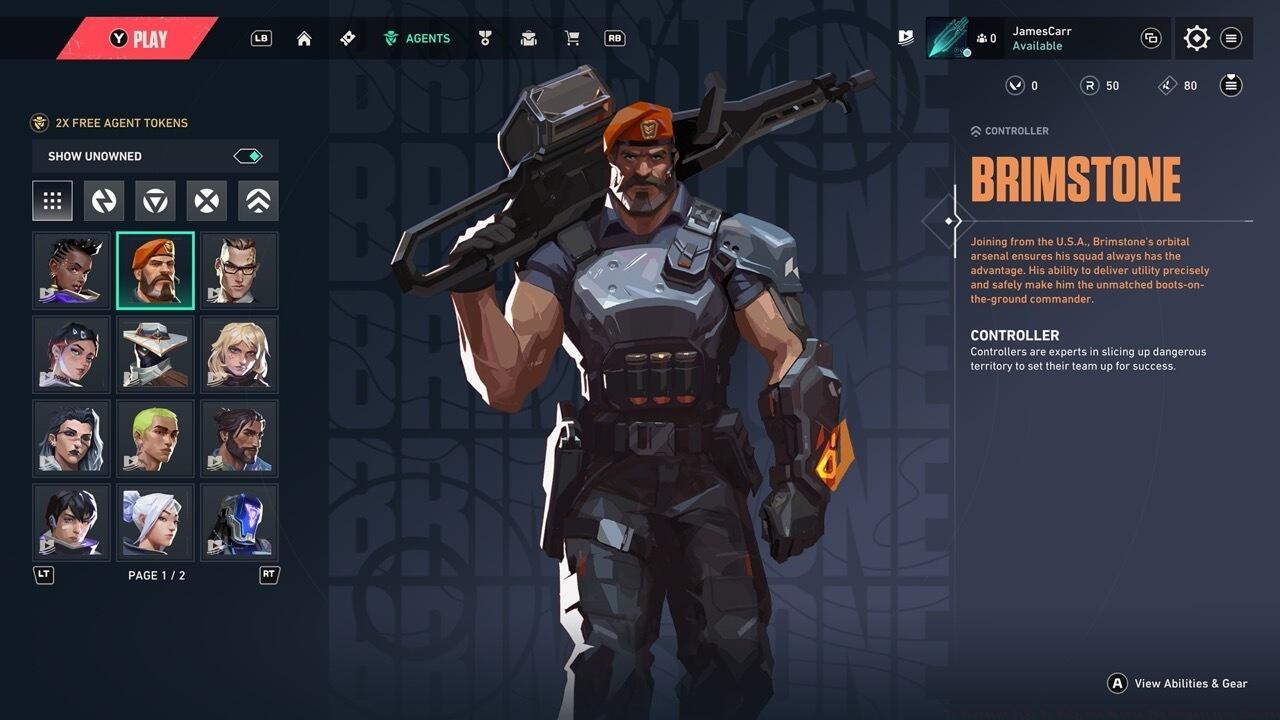Image resolution: width=1280 pixels, height=720 pixels.
Task: Filter agents by Duelist X icon
Action: click(x=206, y=201)
